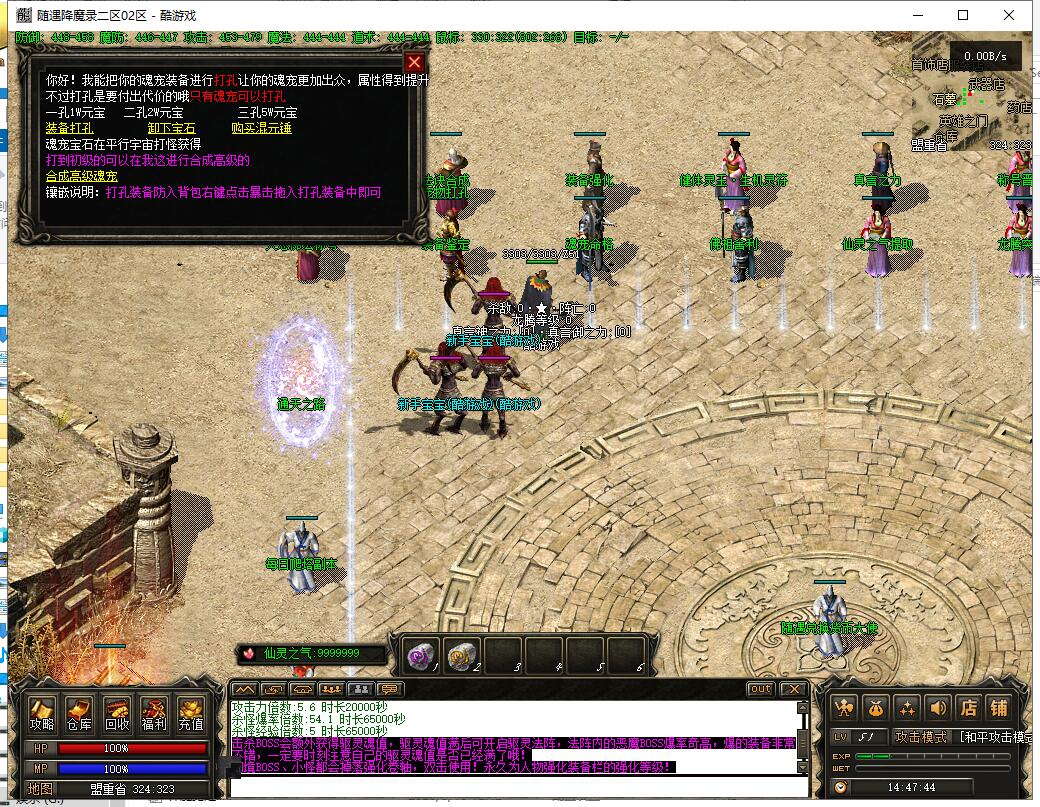Maximize the game window
The height and width of the screenshot is (807, 1040).
point(963,15)
